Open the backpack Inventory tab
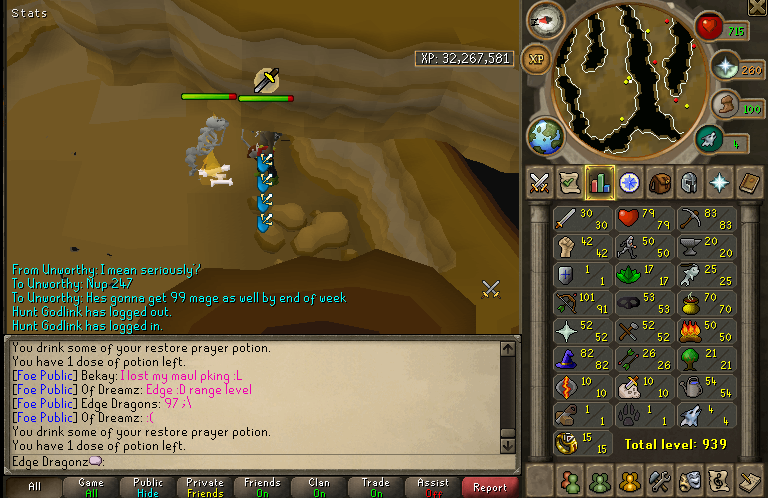 click(659, 182)
